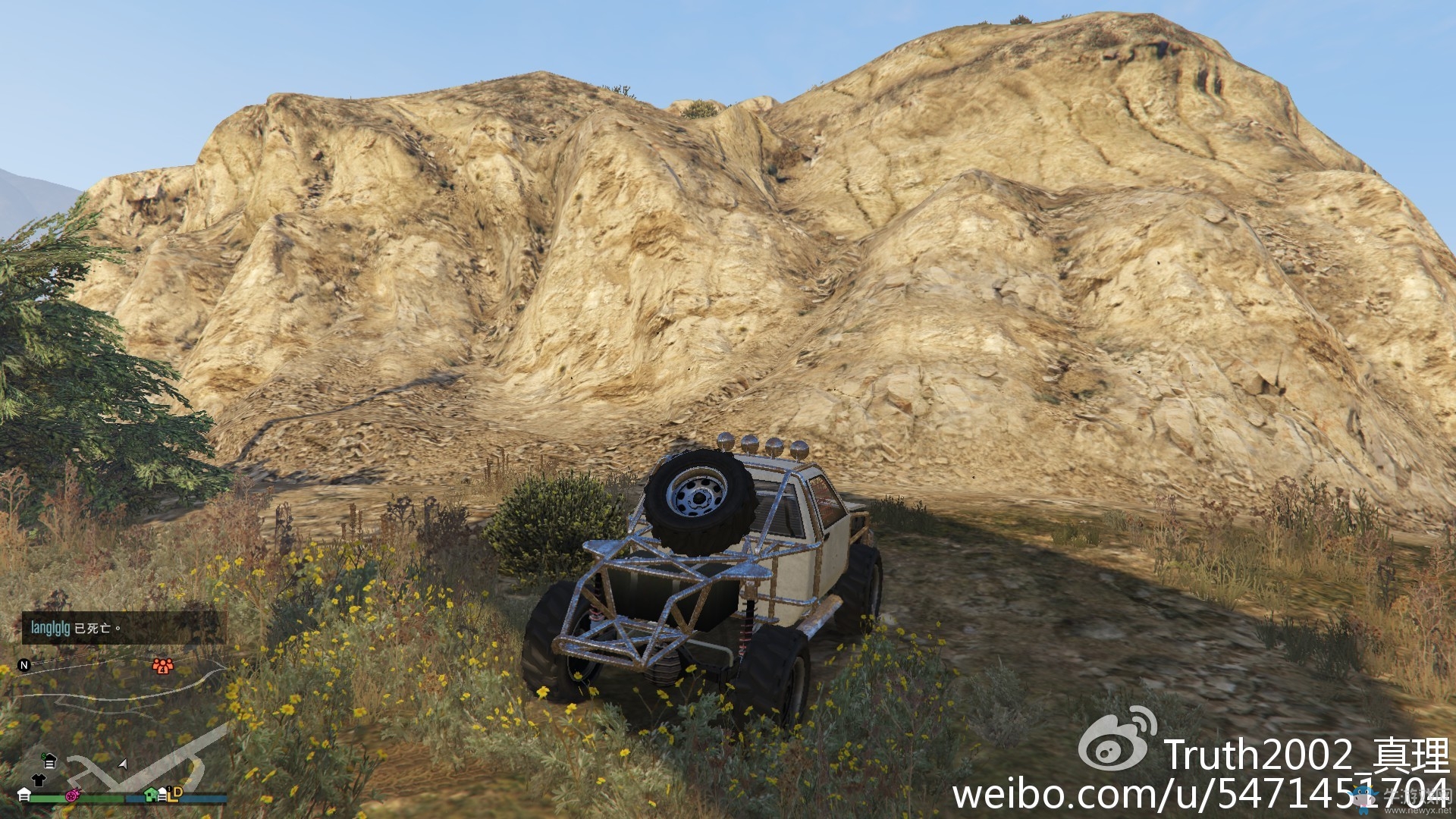Image resolution: width=1456 pixels, height=819 pixels.
Task: Select the yellow D player blip
Action: [x=177, y=793]
